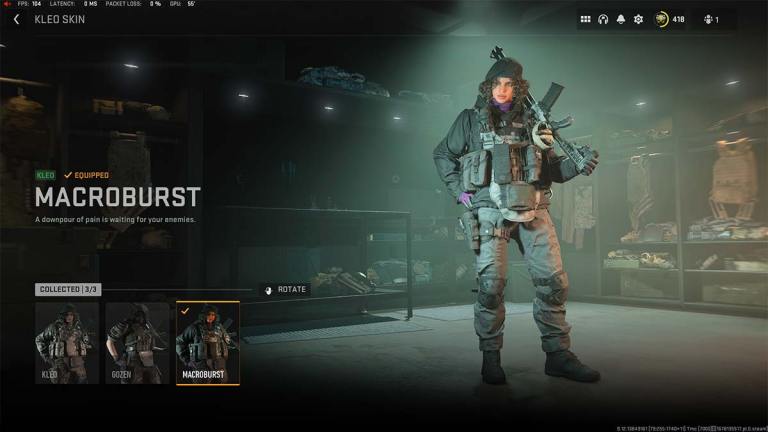Open the grid menu icon
Image resolution: width=768 pixels, height=432 pixels.
coord(586,19)
